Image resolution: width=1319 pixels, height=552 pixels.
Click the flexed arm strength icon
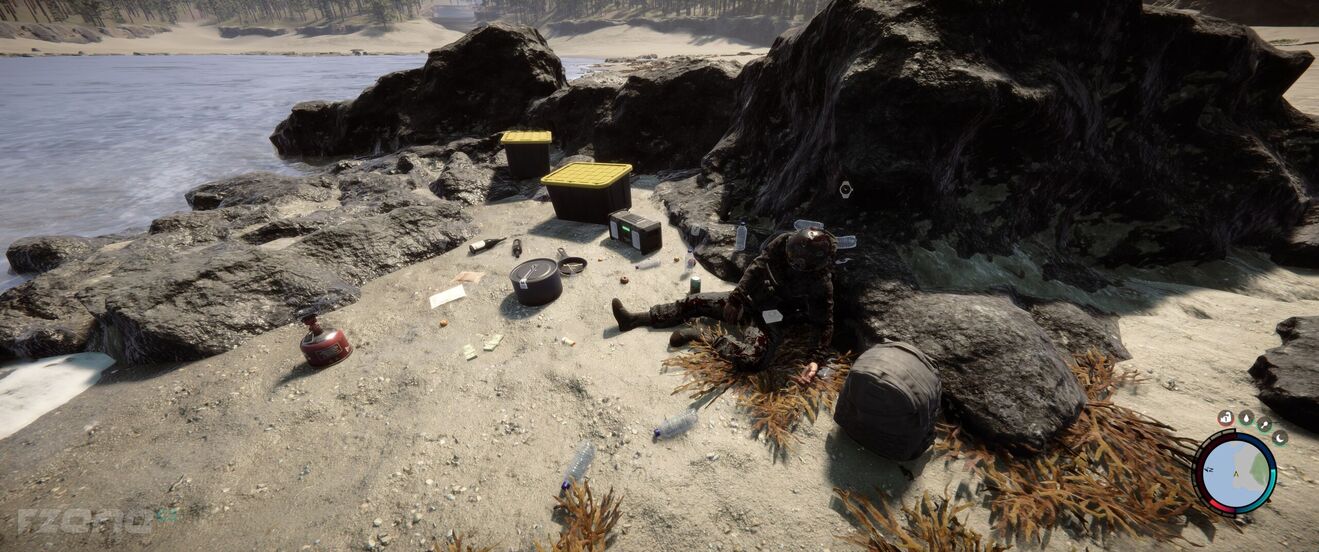[x=1226, y=417]
